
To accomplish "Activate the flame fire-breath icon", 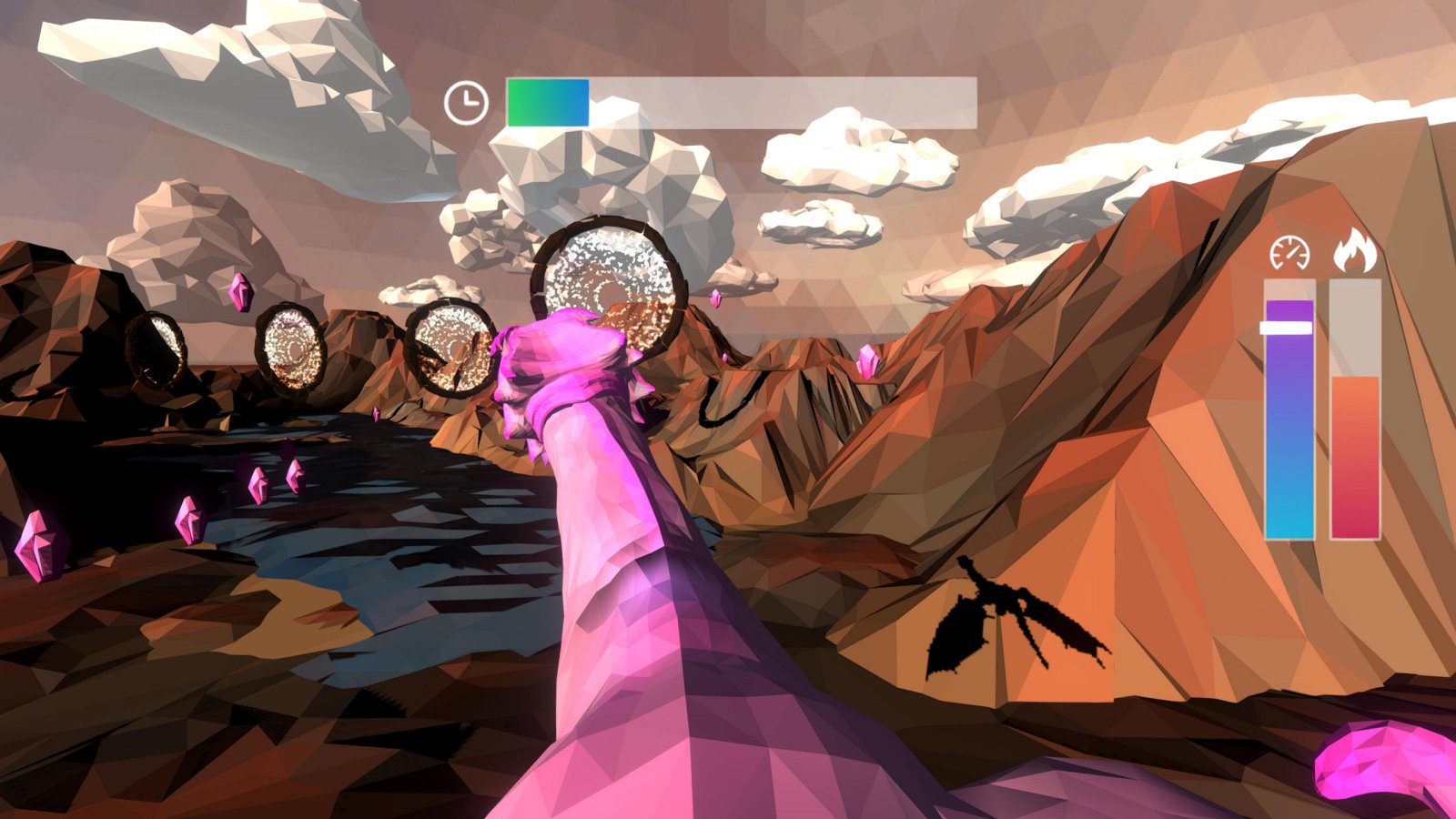I will pos(1355,251).
